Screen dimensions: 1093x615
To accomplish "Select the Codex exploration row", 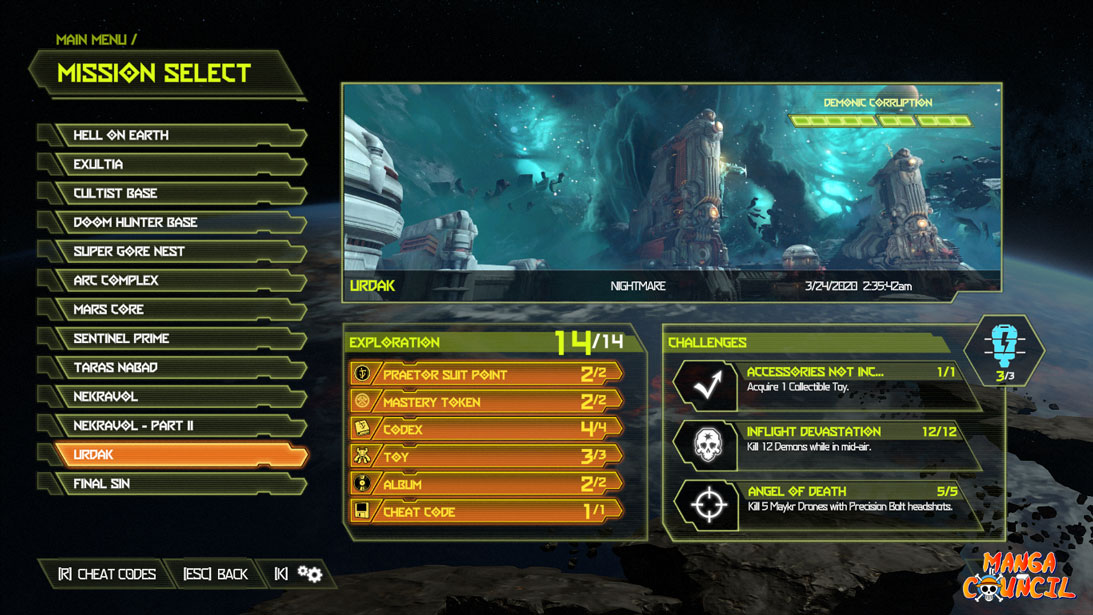I will (x=486, y=429).
